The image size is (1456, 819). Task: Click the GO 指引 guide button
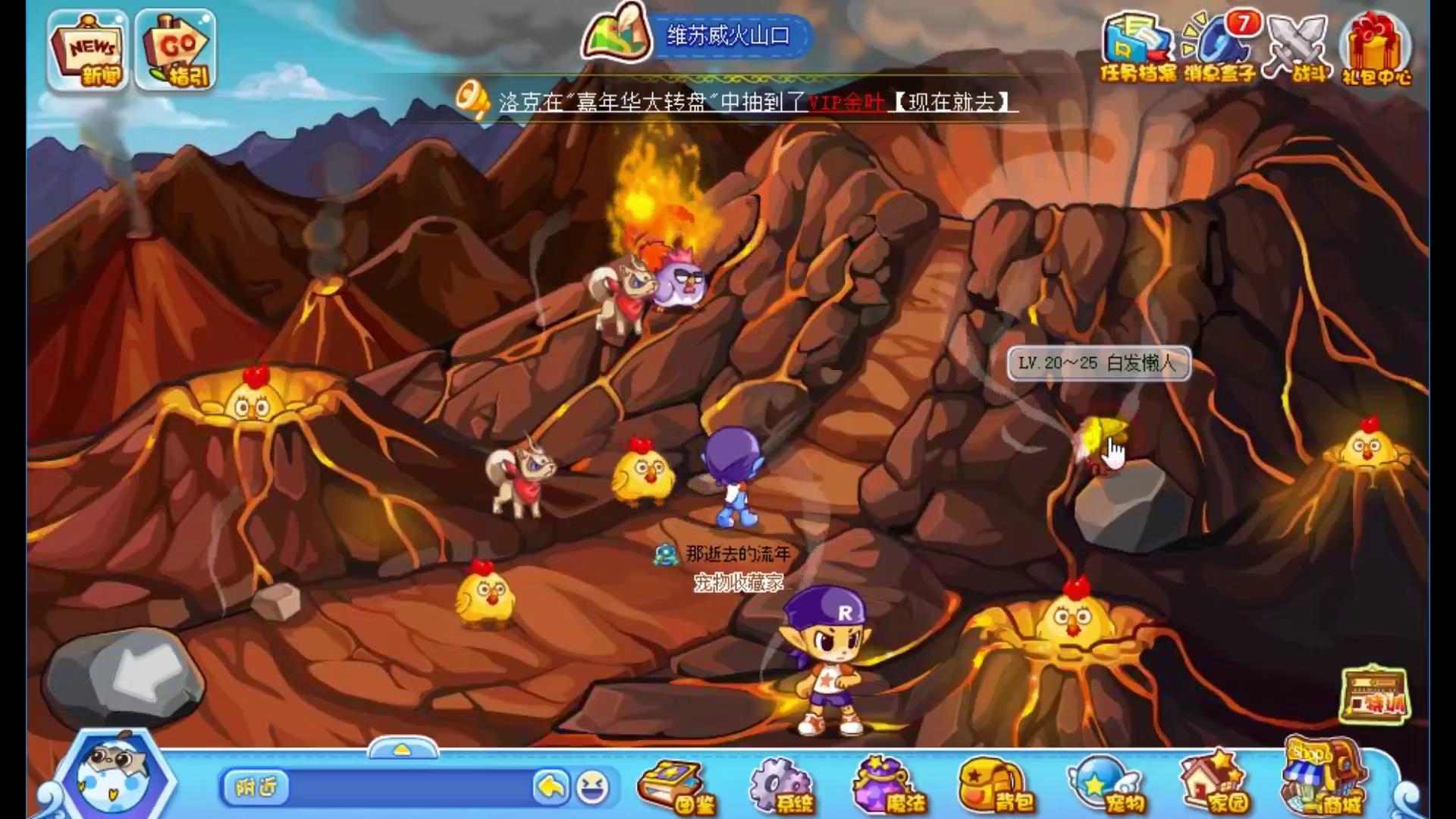click(176, 52)
